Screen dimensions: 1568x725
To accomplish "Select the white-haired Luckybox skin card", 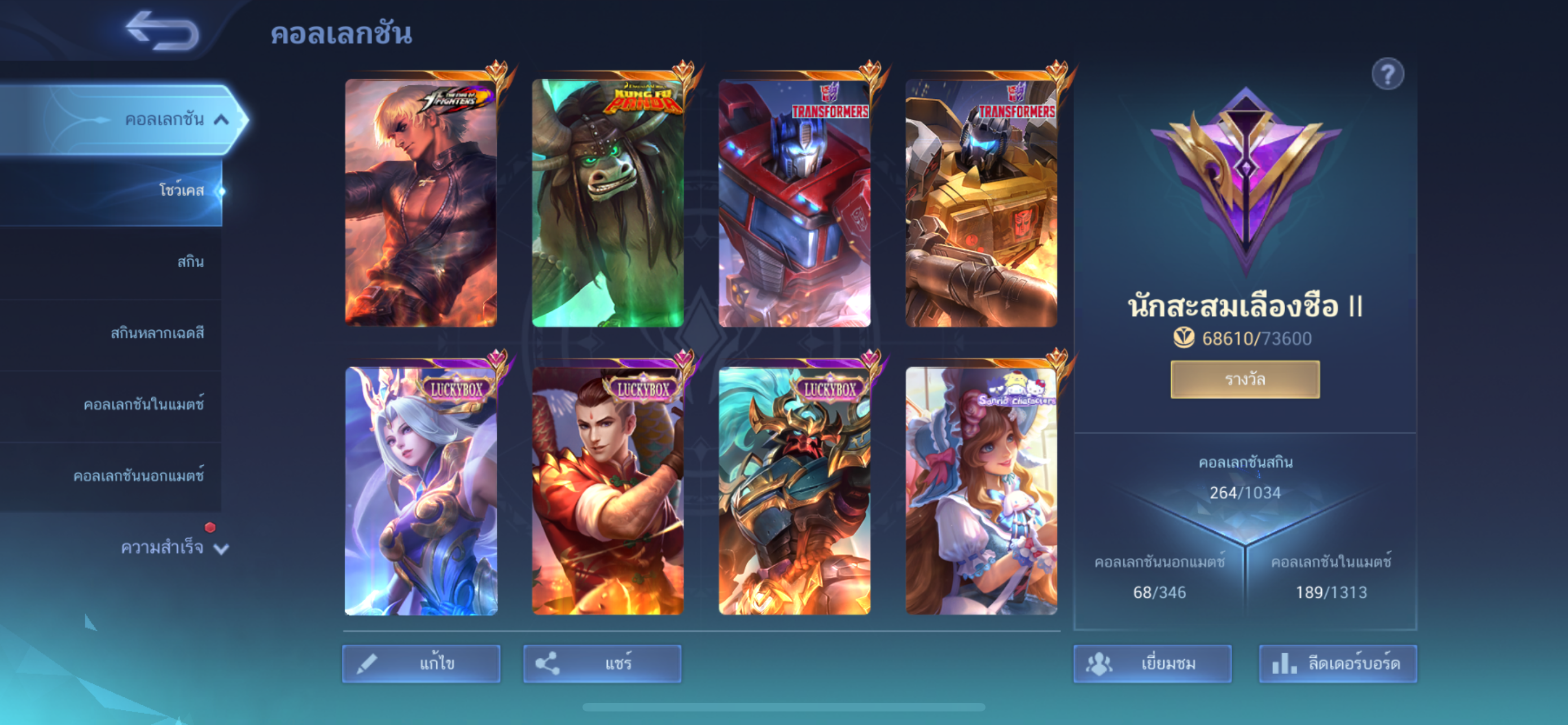I will tap(421, 491).
